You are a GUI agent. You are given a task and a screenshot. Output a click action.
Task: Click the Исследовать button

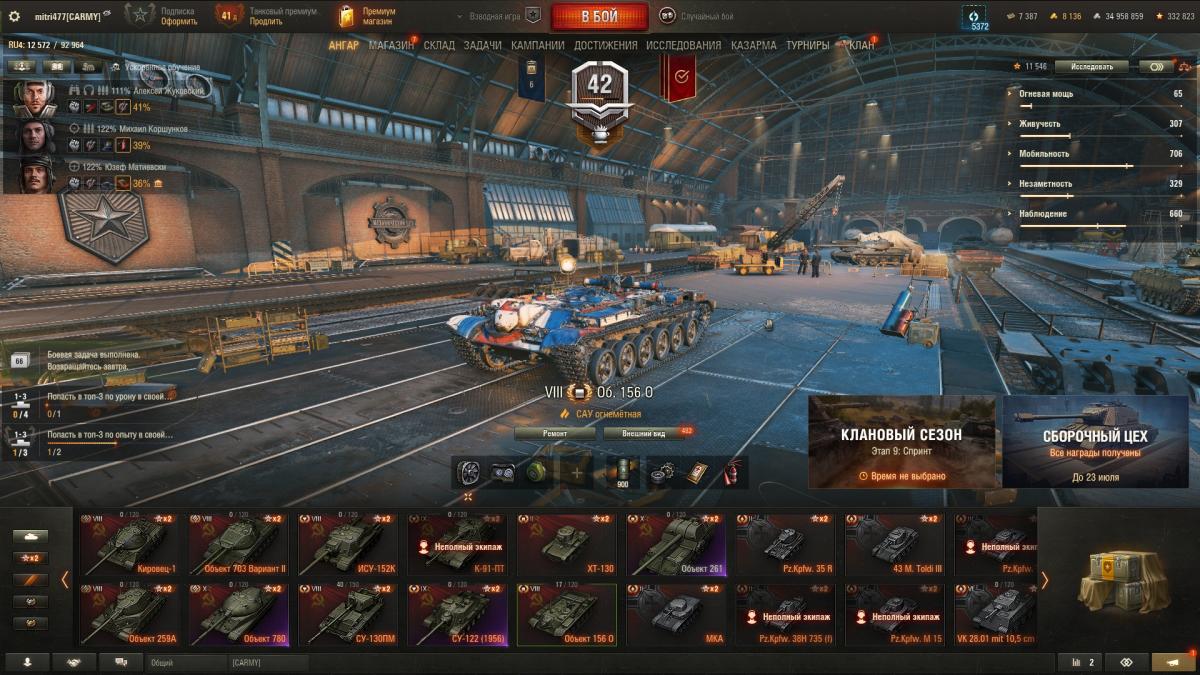(1091, 67)
